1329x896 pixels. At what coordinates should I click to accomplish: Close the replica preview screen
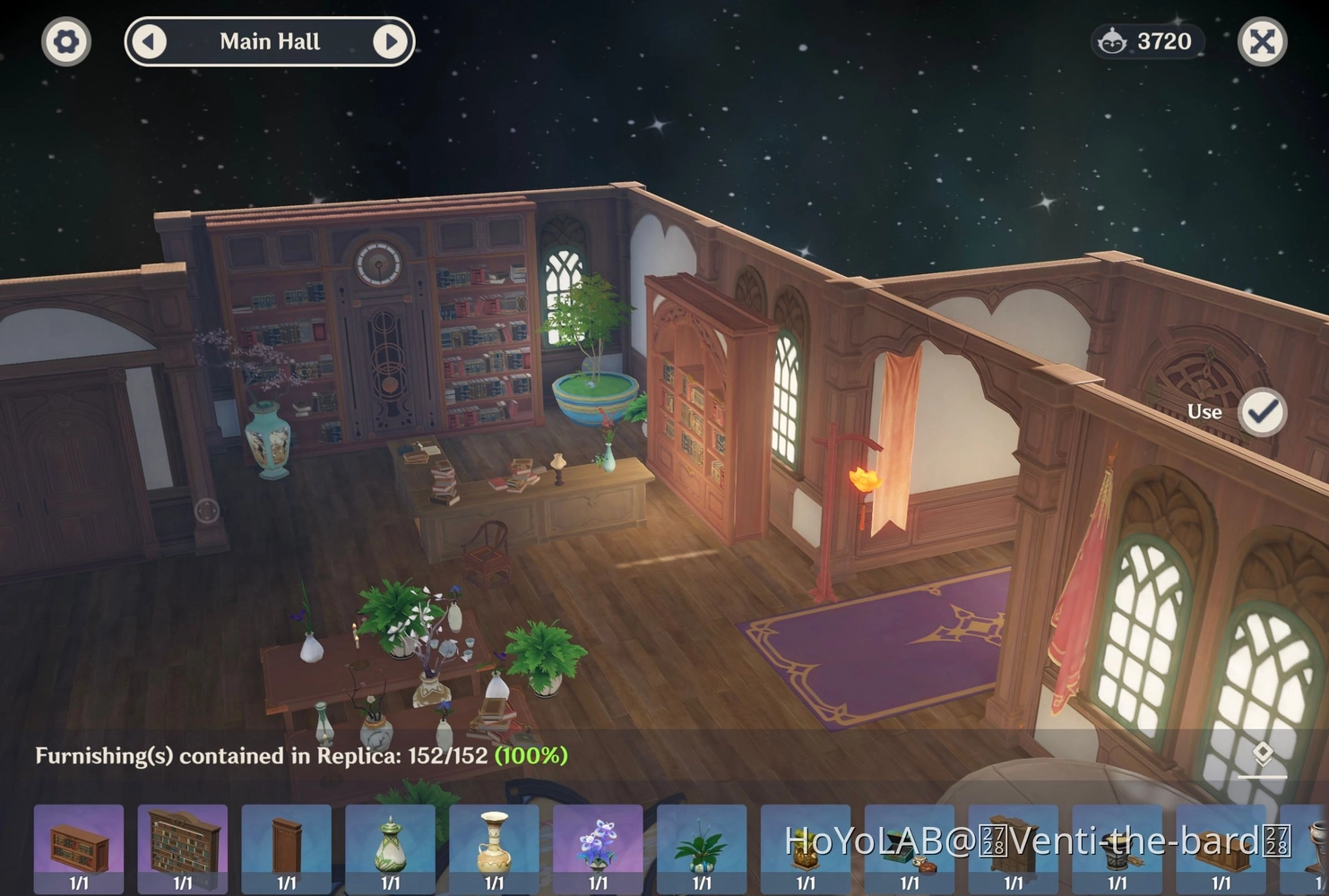1262,41
